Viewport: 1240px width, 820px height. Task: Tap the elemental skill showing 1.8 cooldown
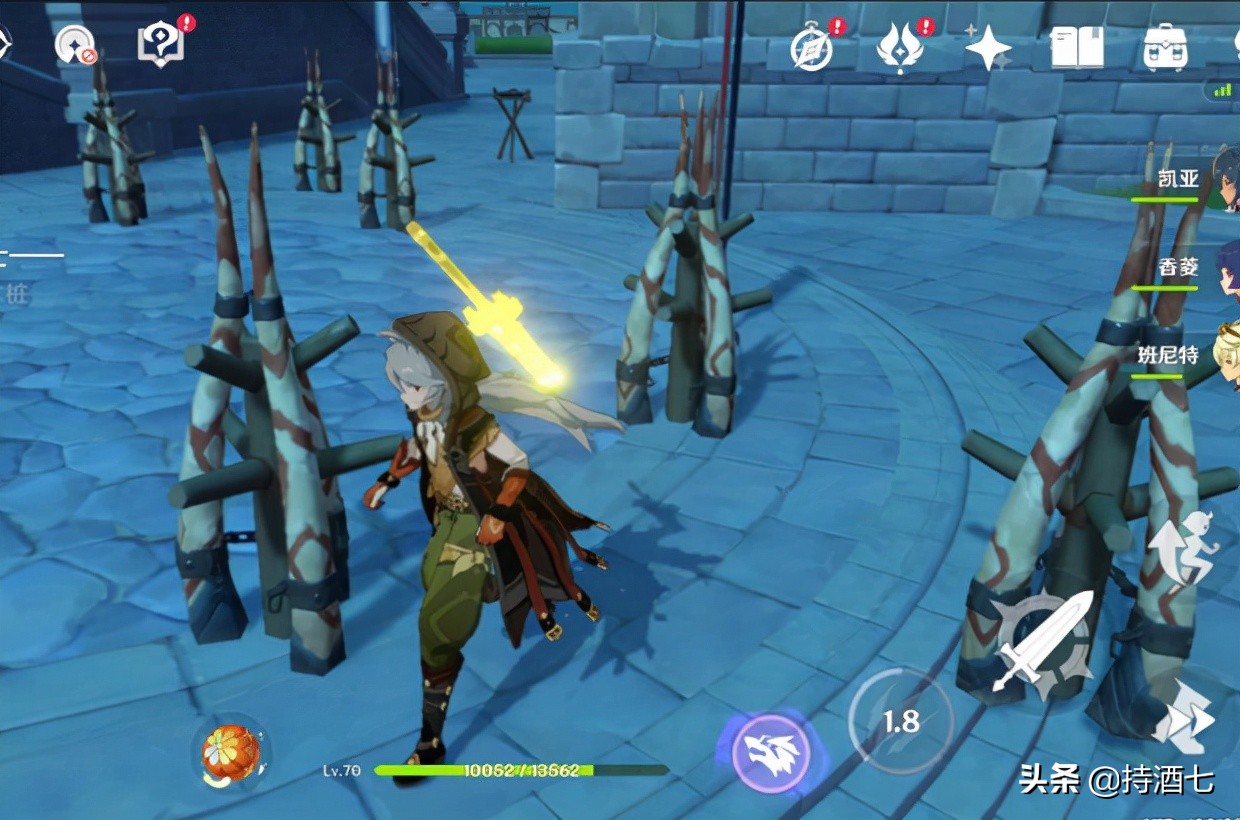[x=901, y=720]
